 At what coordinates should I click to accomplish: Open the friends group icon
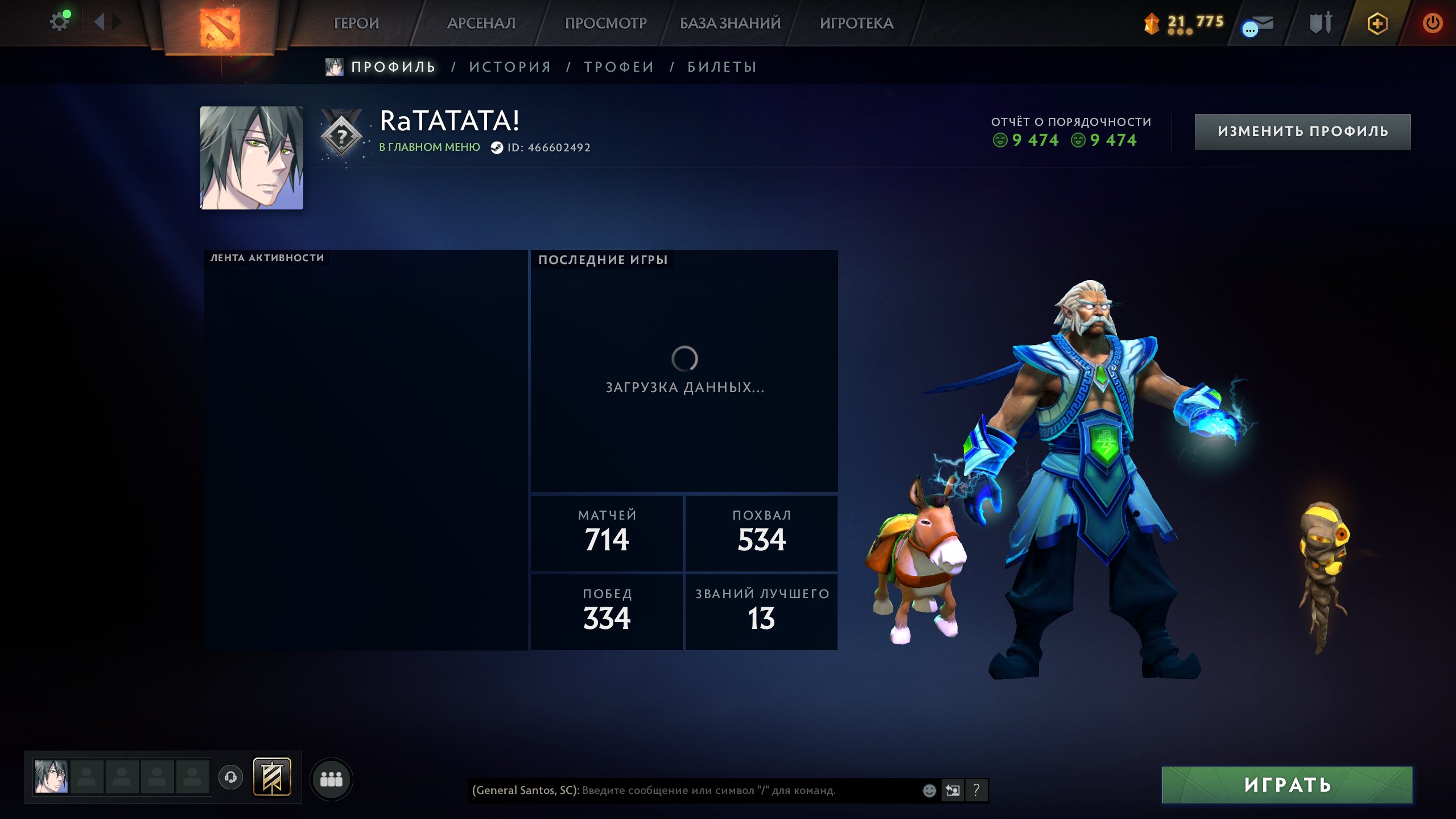pos(331,779)
